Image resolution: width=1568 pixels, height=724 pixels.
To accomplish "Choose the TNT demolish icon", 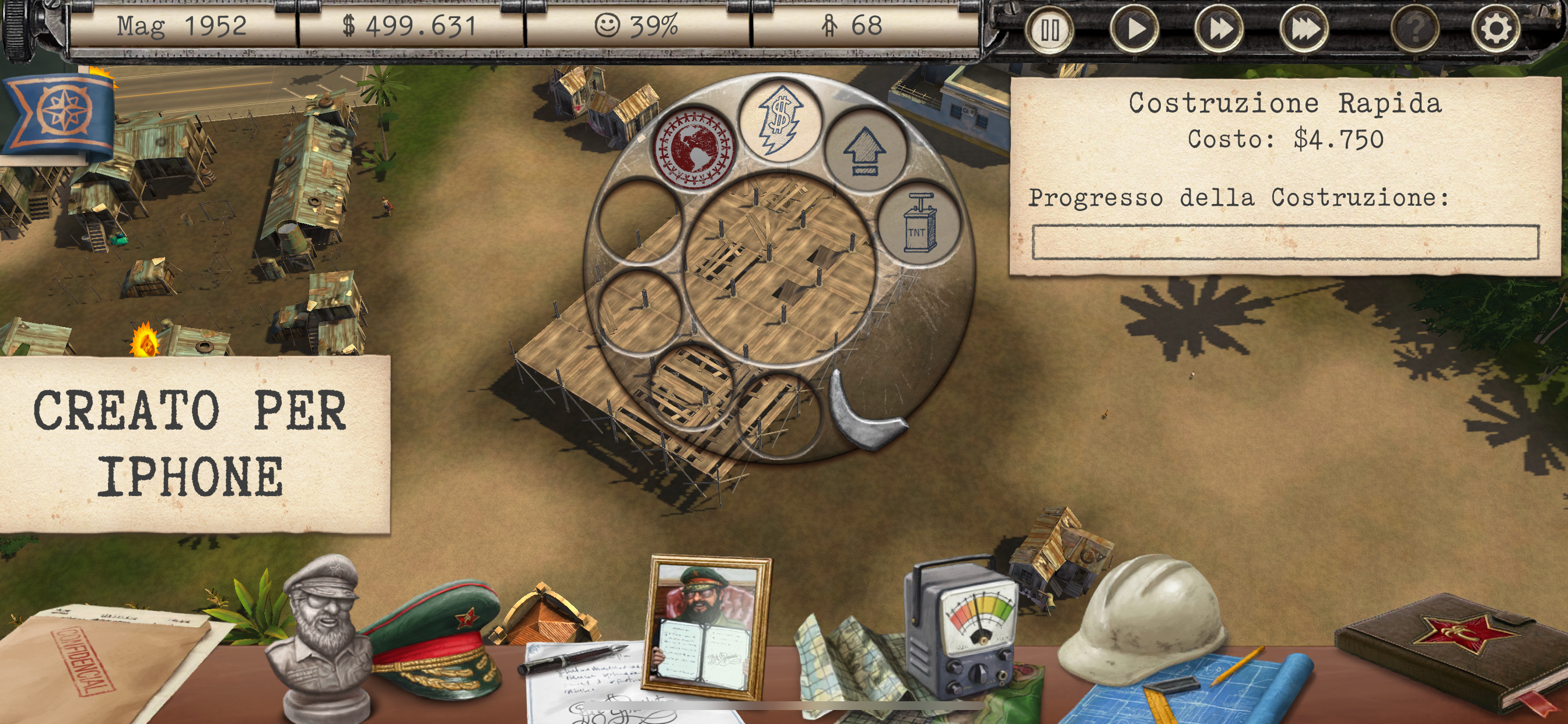I will tap(919, 223).
